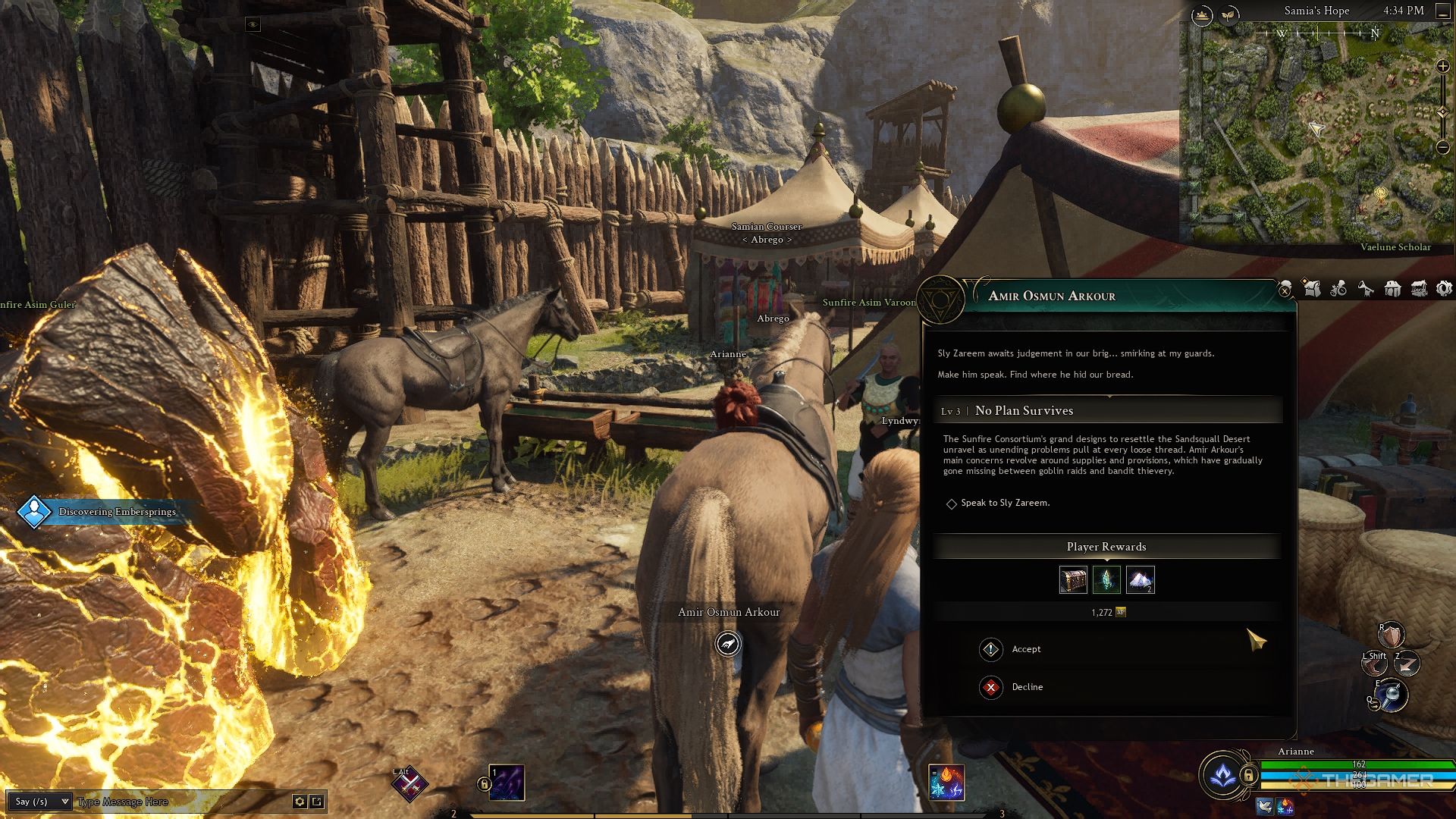The width and height of the screenshot is (1456, 819).
Task: Toggle the crossed swords combat icon
Action: coord(409,785)
